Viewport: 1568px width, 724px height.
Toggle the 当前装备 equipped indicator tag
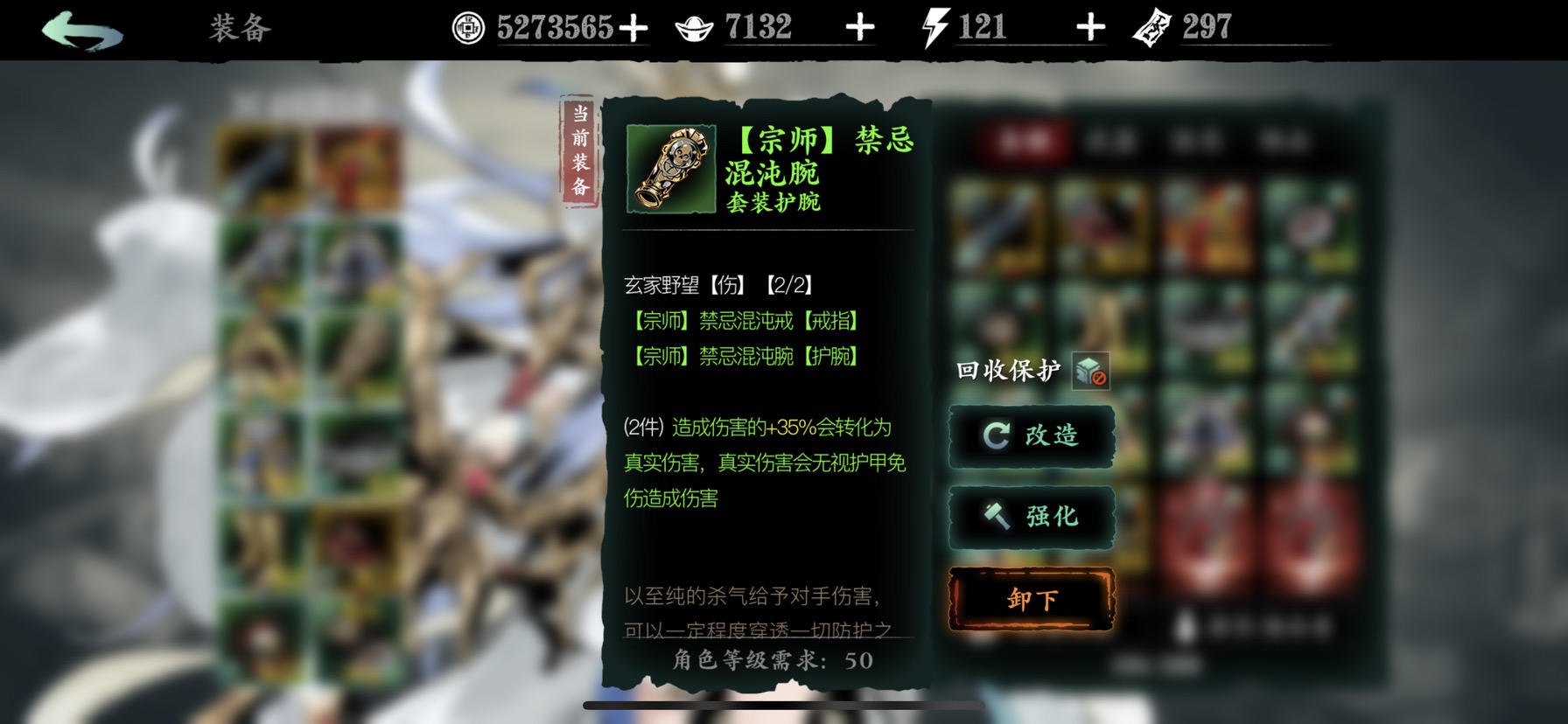pyautogui.click(x=580, y=149)
